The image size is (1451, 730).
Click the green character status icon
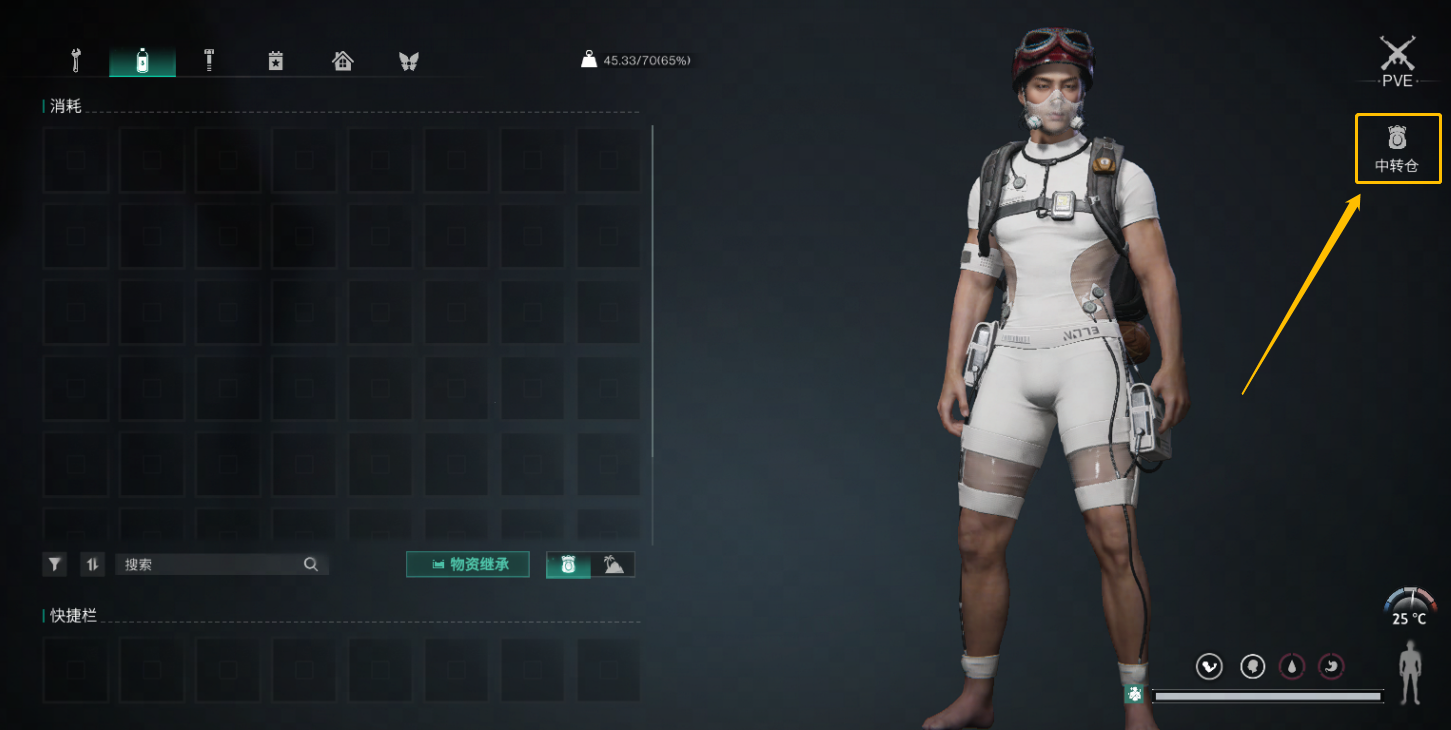point(1134,694)
